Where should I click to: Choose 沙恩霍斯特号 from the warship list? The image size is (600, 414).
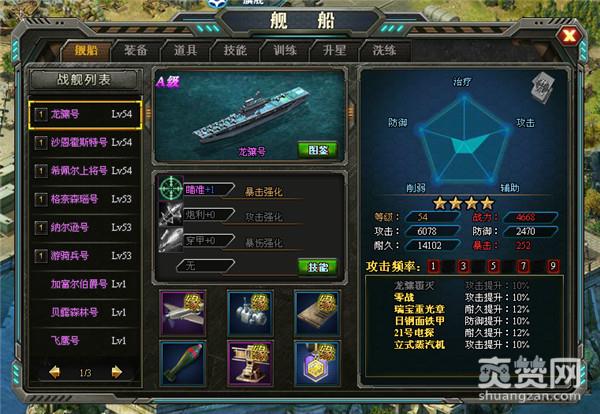tap(84, 143)
